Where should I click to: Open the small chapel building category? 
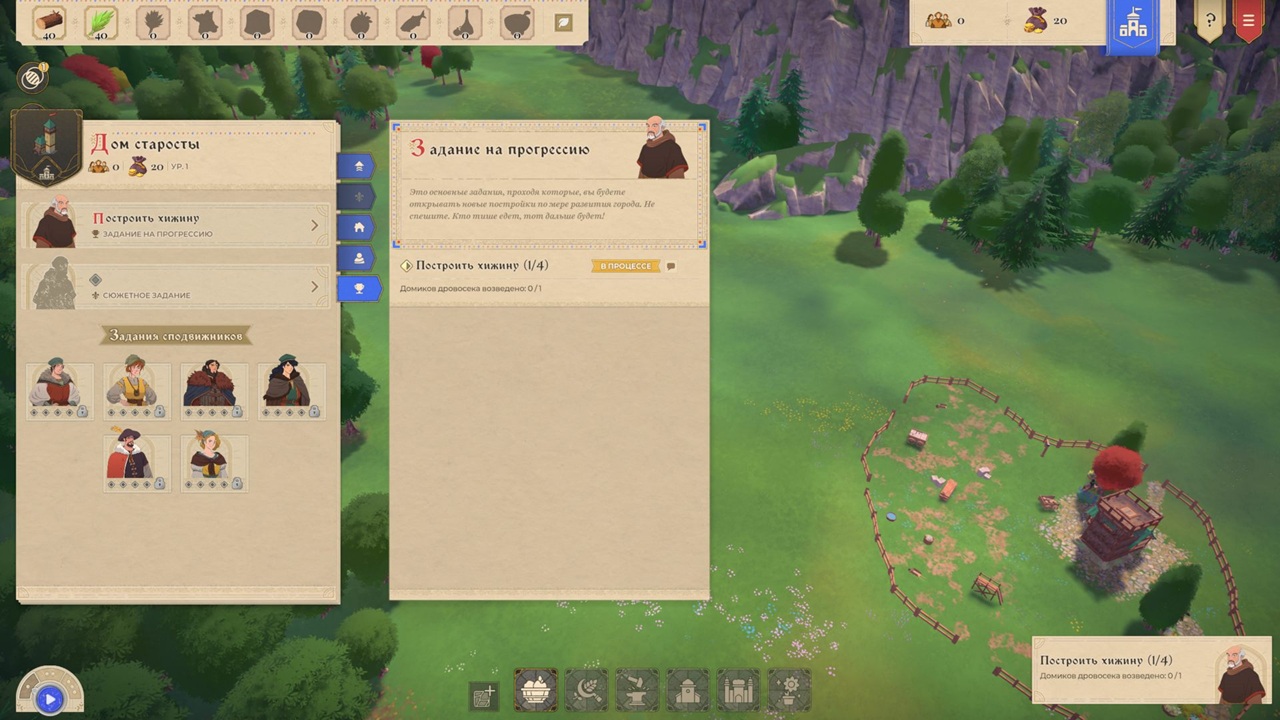[x=688, y=690]
